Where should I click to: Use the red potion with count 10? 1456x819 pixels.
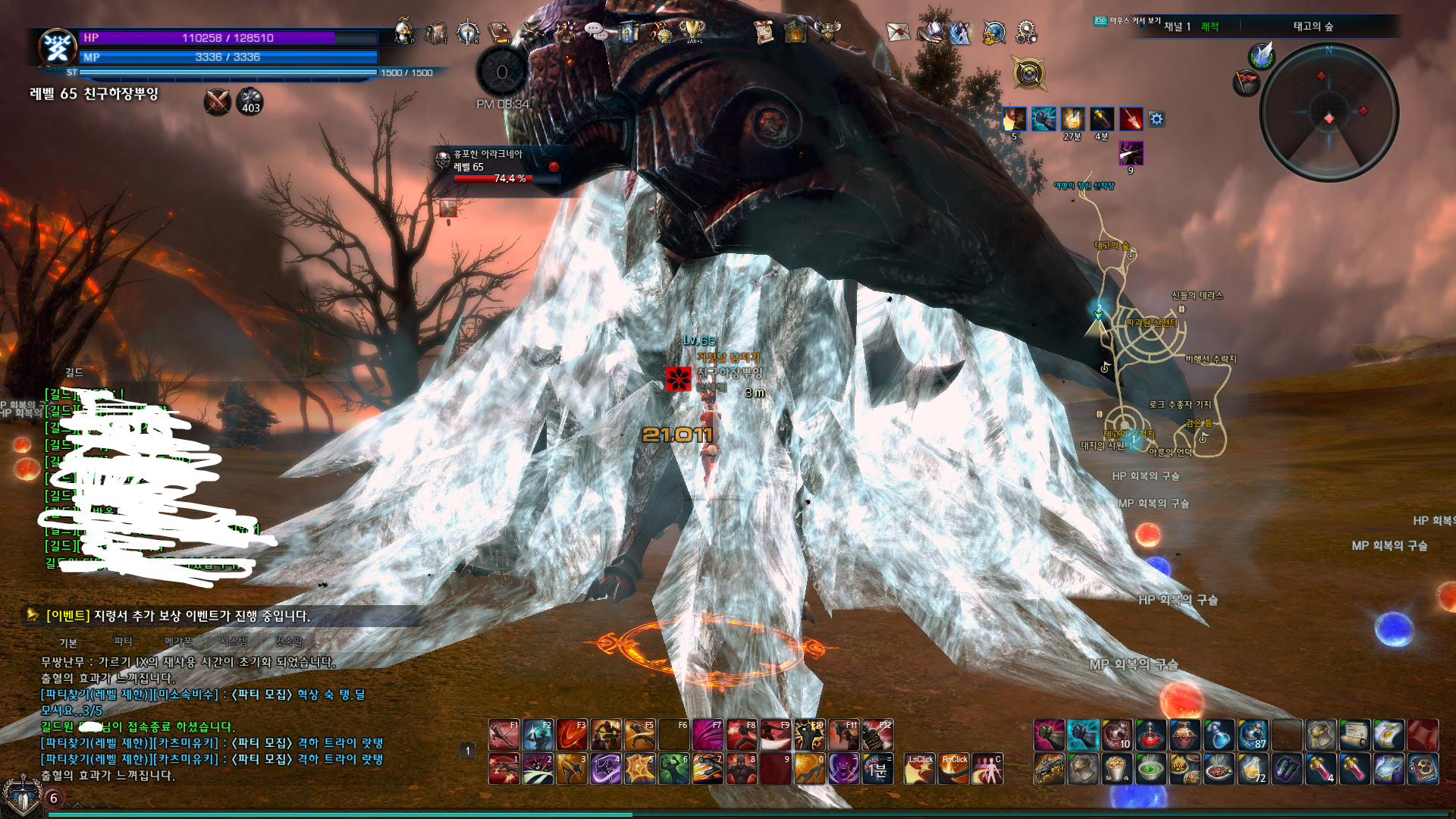pyautogui.click(x=1116, y=735)
